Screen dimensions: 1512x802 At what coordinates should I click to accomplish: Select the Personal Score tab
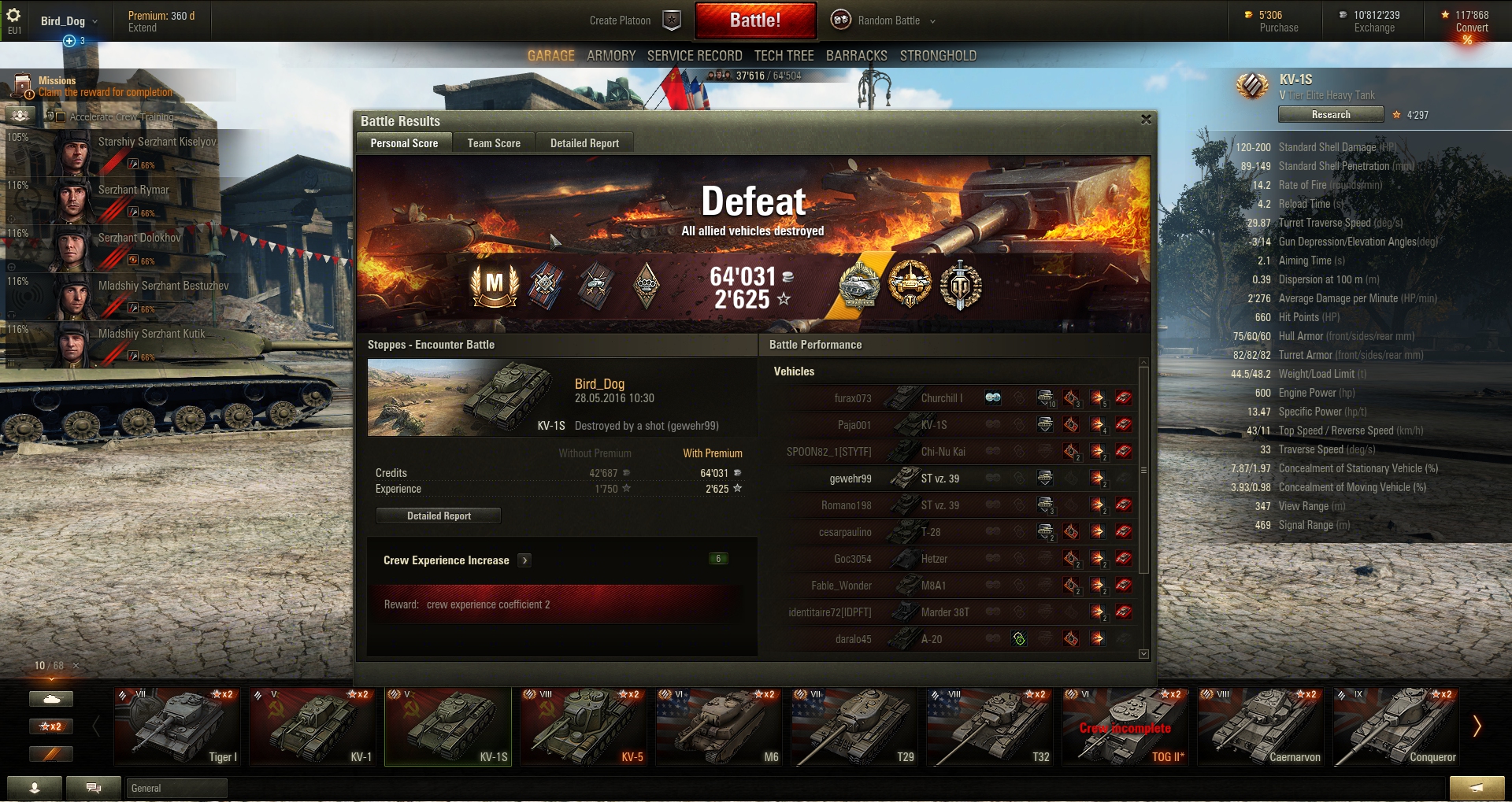[x=404, y=143]
